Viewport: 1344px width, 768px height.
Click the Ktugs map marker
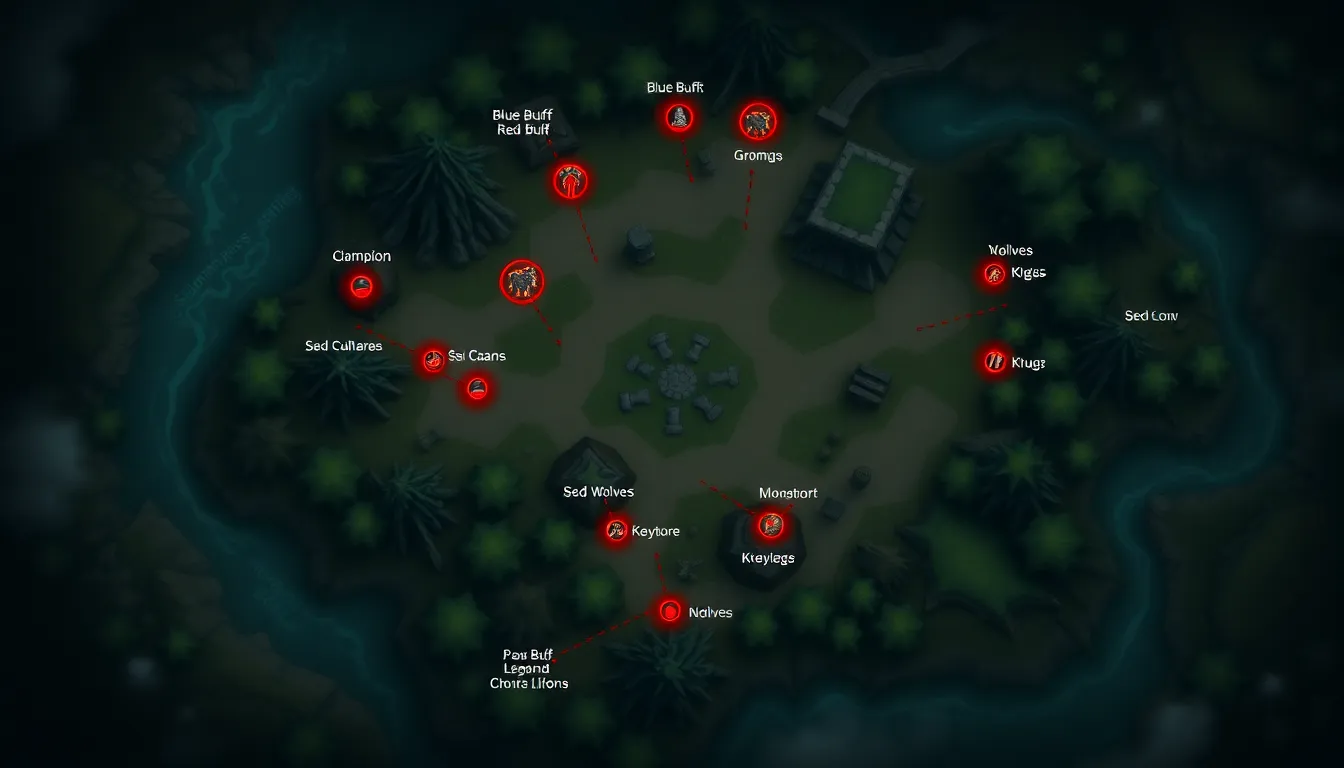(x=993, y=361)
